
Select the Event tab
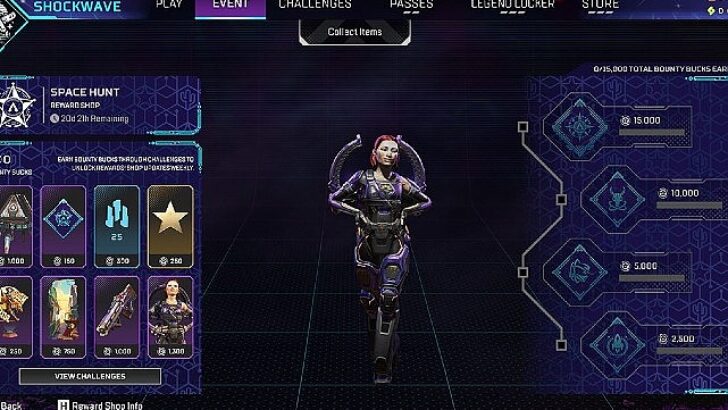230,6
